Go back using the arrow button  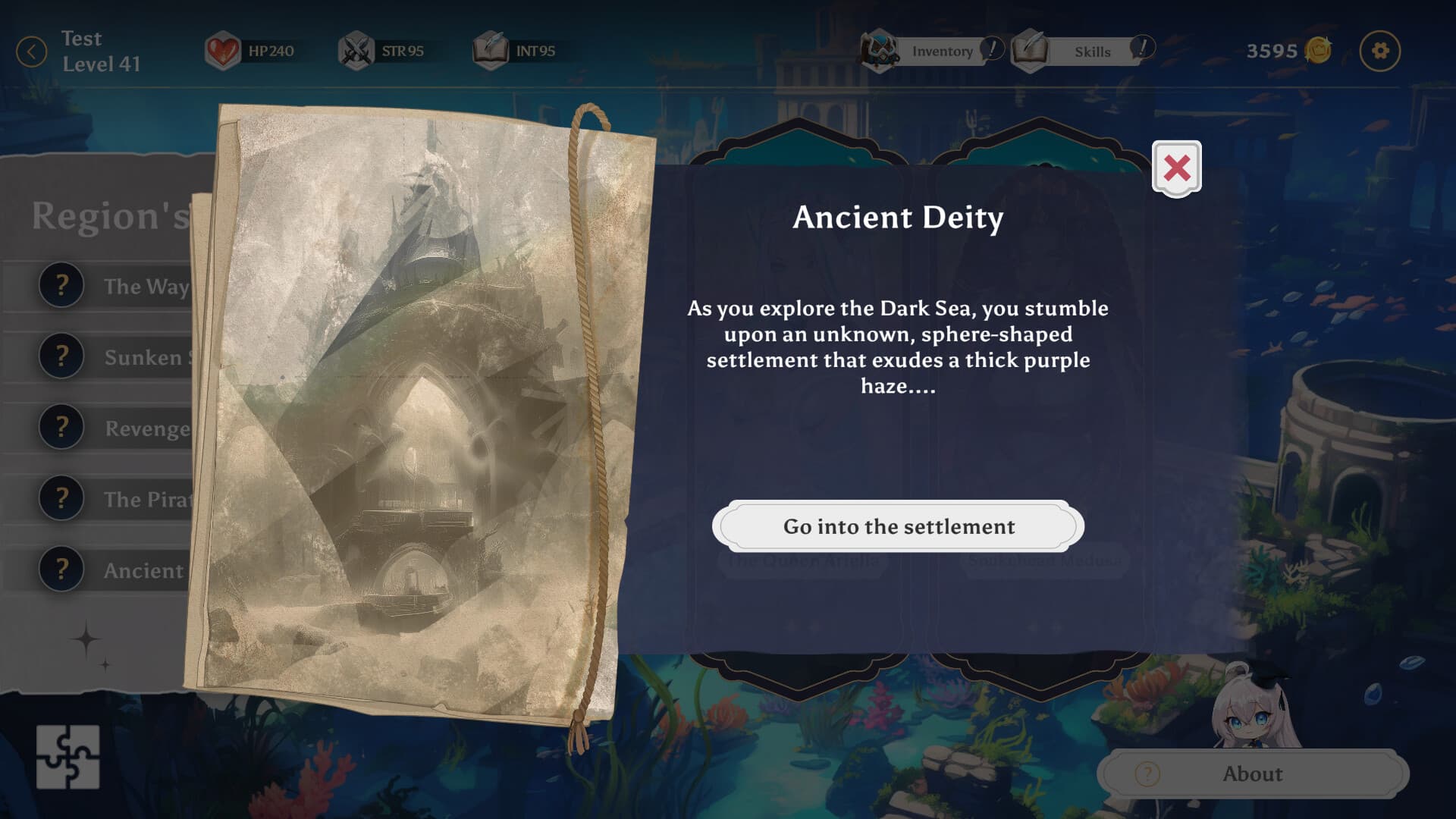click(32, 52)
